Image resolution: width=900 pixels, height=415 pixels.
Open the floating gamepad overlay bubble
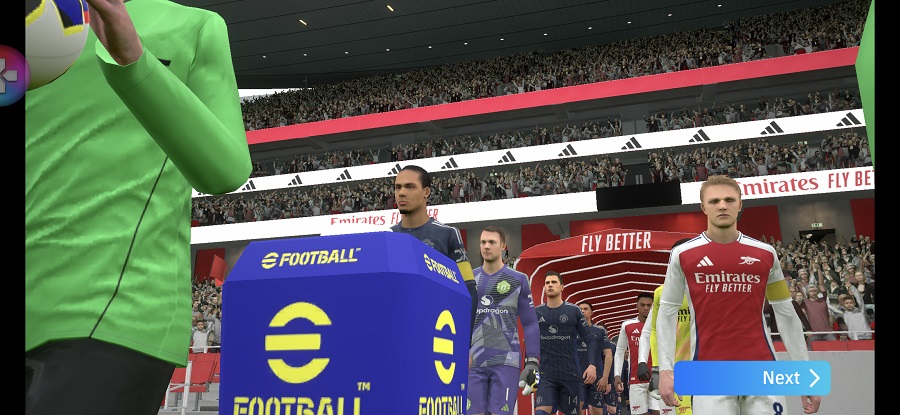(x=11, y=75)
